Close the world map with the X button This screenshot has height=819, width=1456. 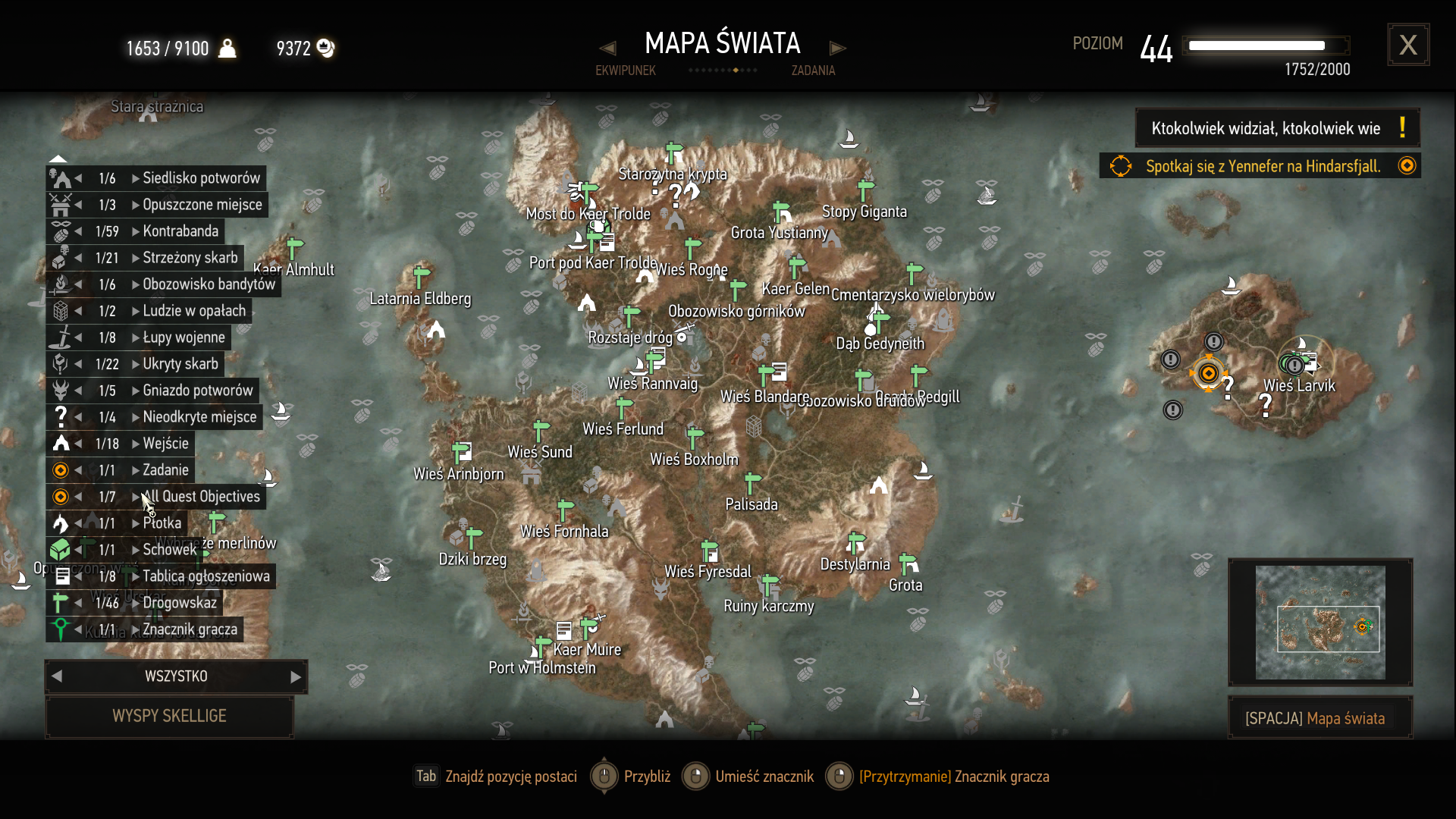click(1408, 45)
